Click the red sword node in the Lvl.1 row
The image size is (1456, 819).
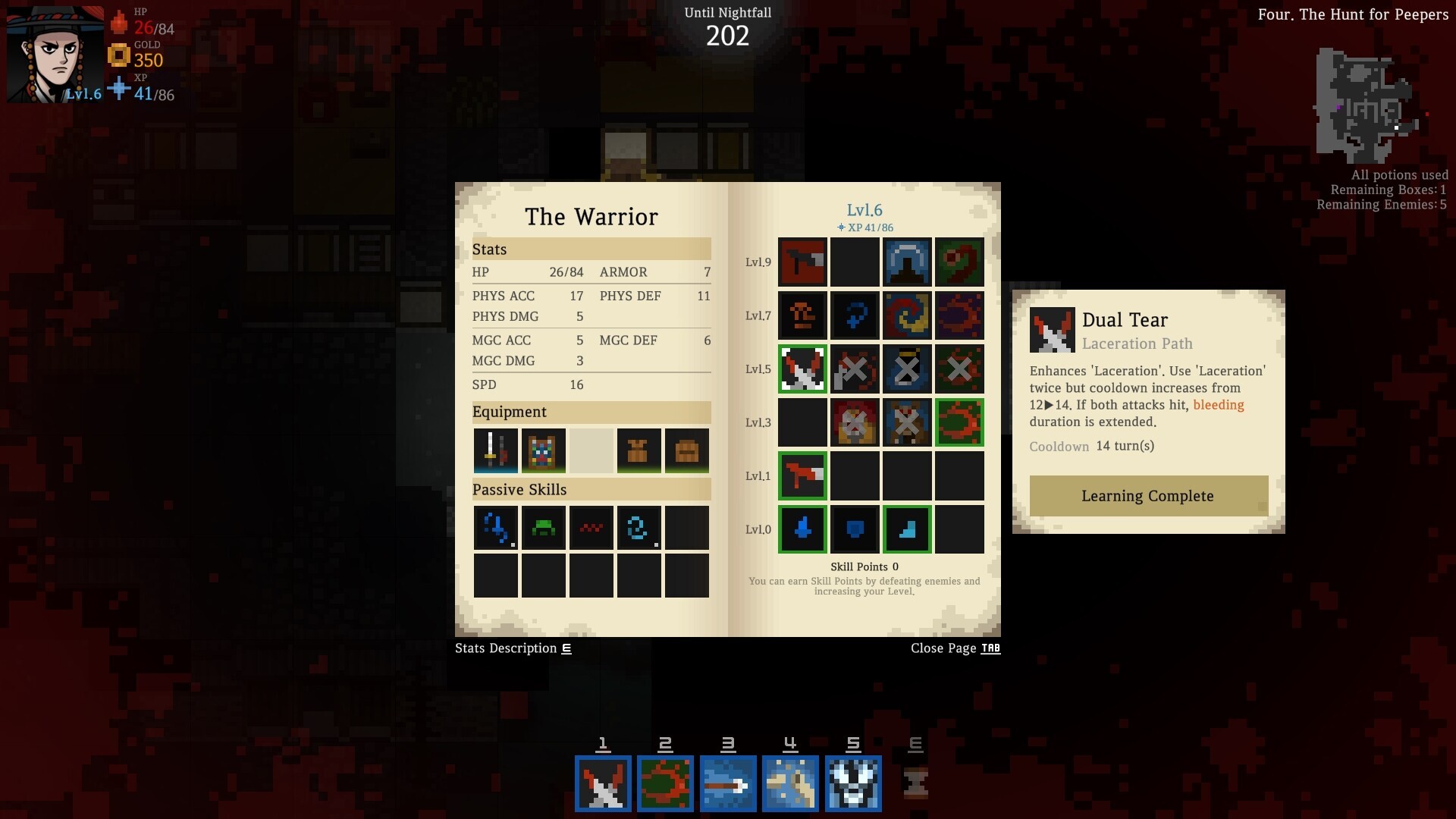click(x=803, y=476)
